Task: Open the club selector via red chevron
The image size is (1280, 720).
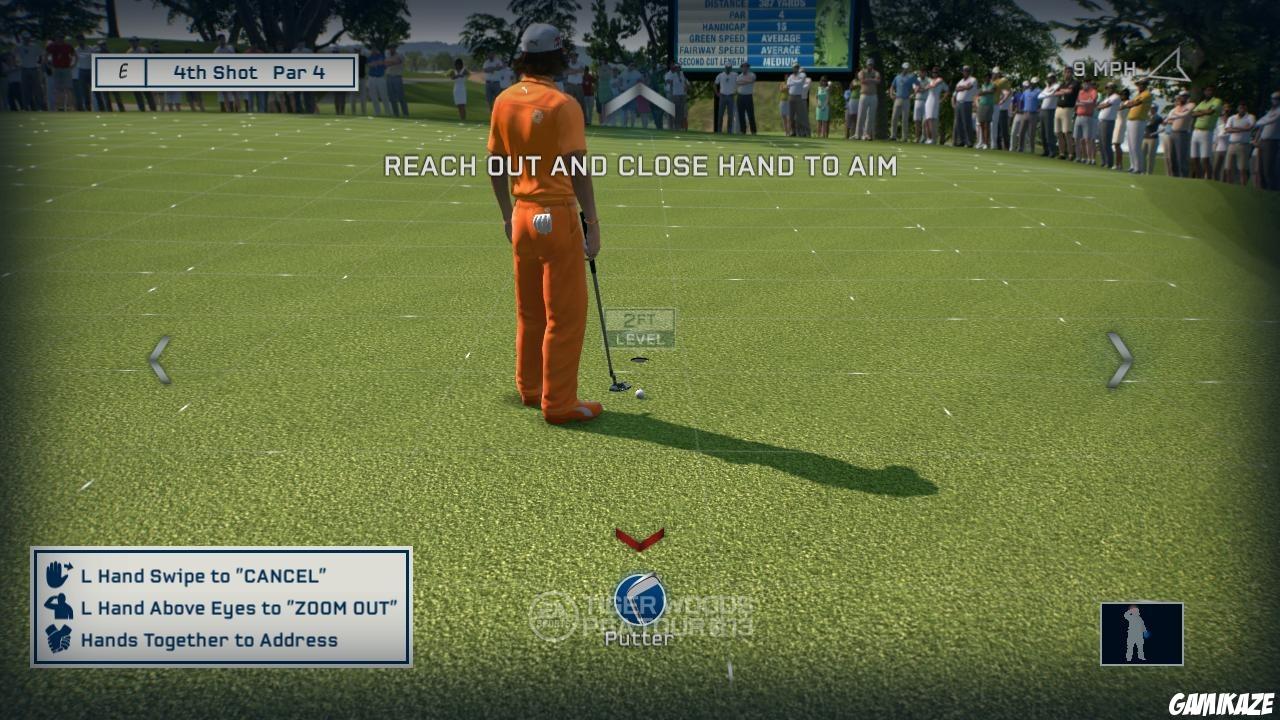Action: coord(640,540)
